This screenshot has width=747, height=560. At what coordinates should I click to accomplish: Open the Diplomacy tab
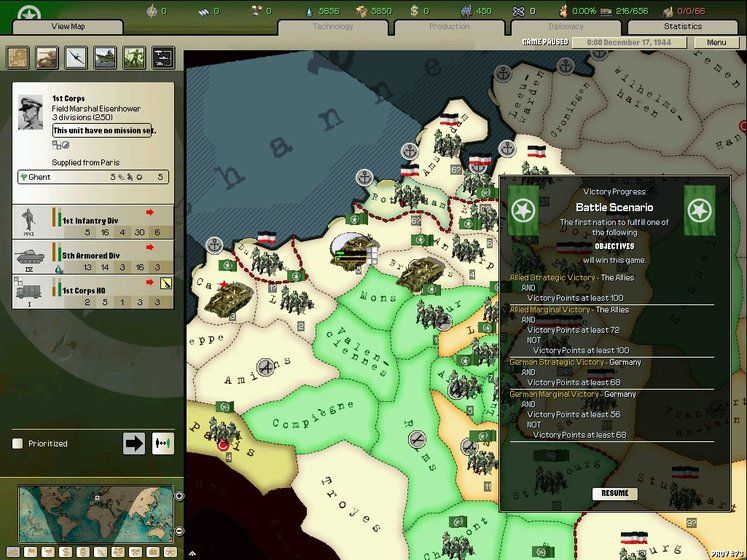566,26
